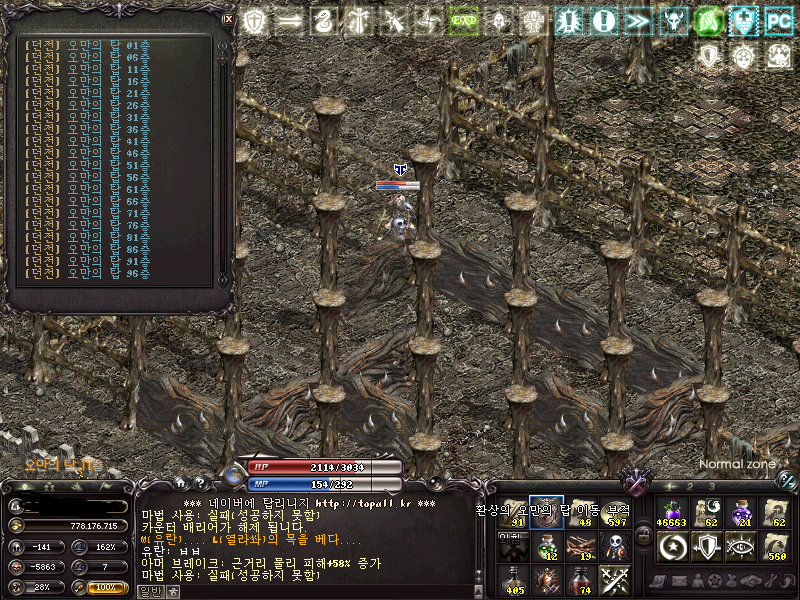Select the skeleton doll item slot

[613, 545]
